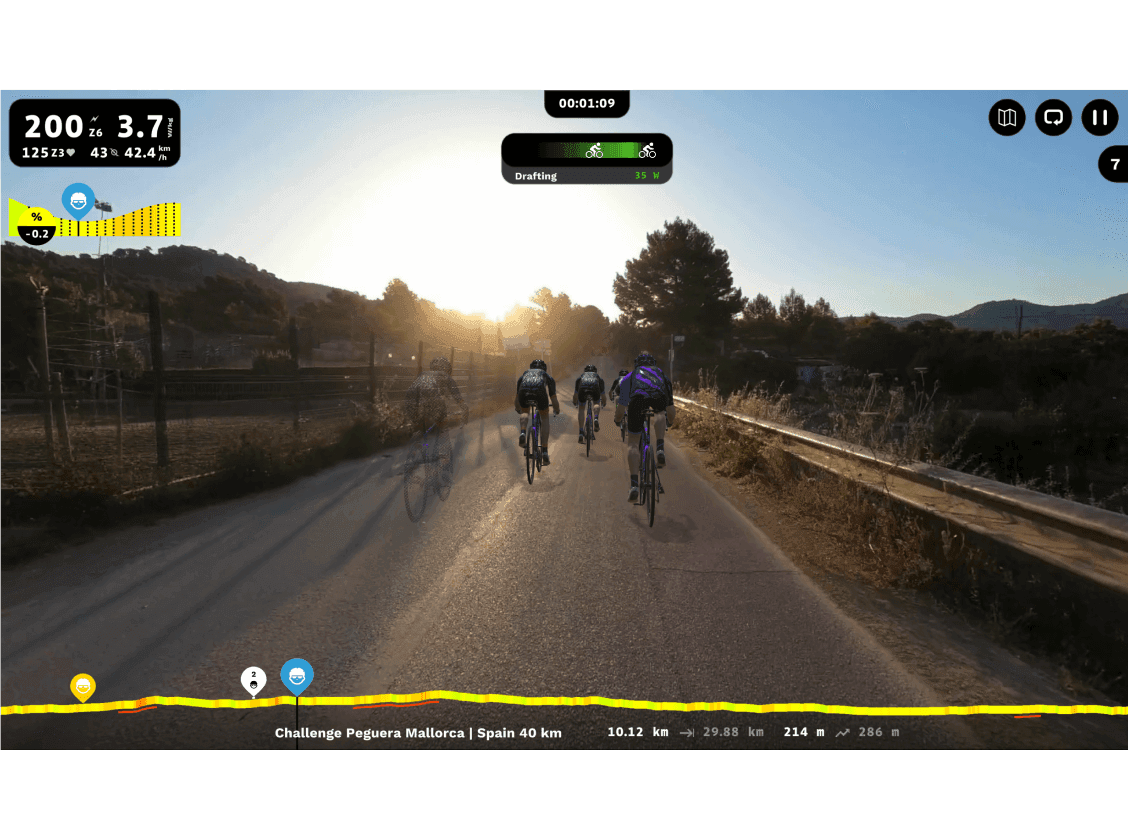This screenshot has width=1128, height=840.
Task: Click the power and speed stats panel
Action: pos(95,133)
